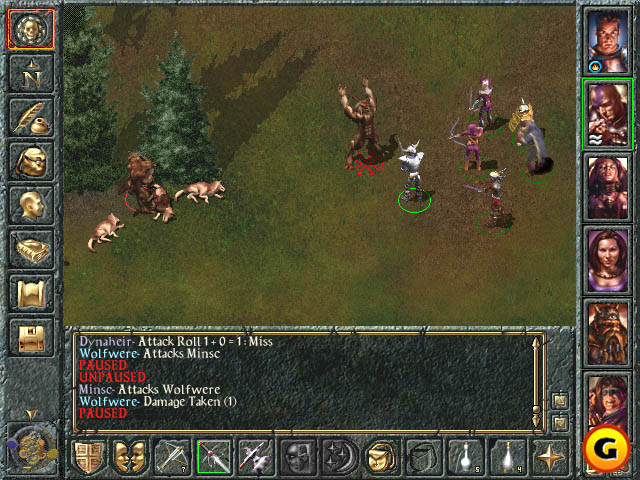Equip the crossbow quick weapon slot

coord(172,457)
